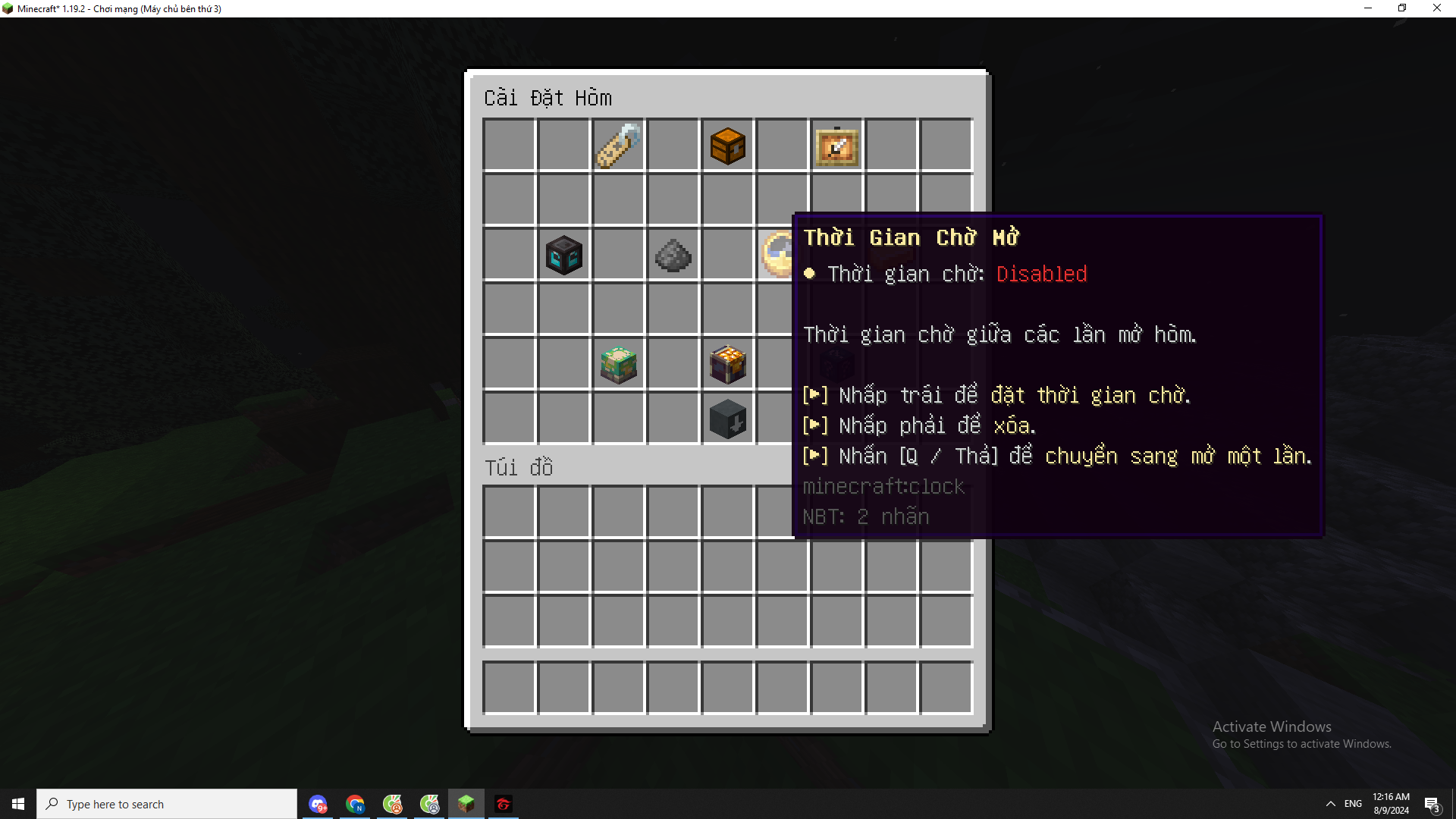This screenshot has height=819, width=1456.
Task: Focus the Windows taskbar search box
Action: 167,804
